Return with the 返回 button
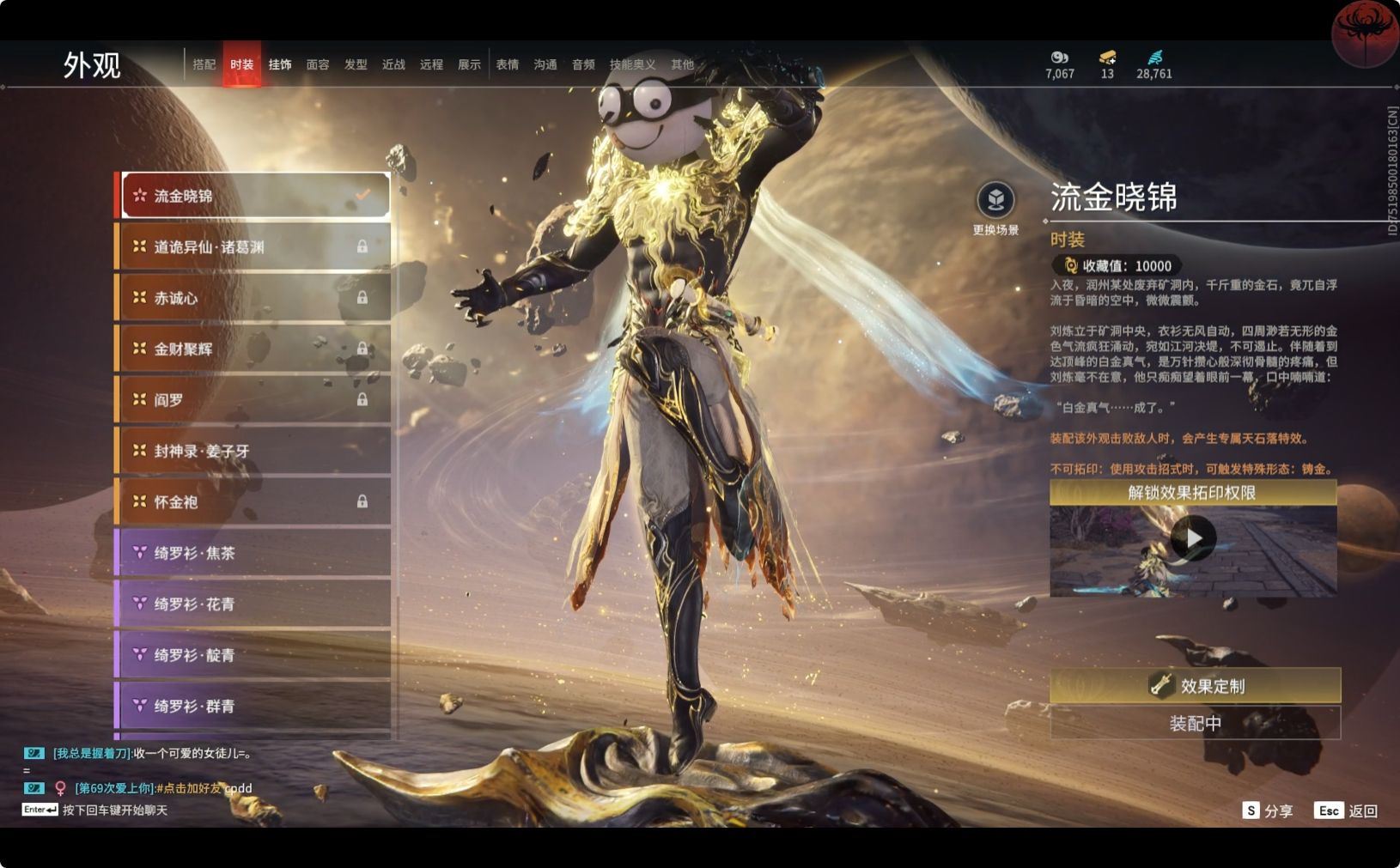This screenshot has width=1400, height=868. point(1346,810)
